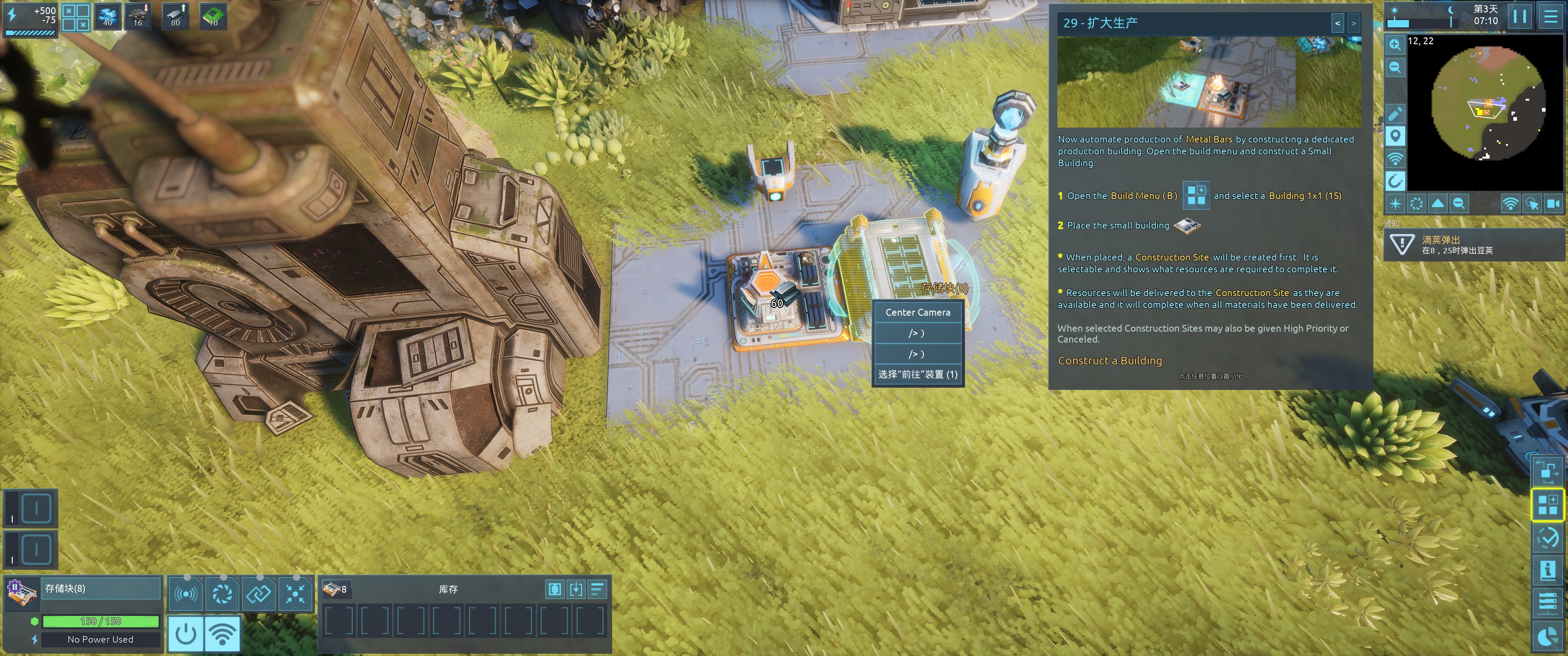The image size is (1568, 656).
Task: Click the magnet button beside minimap
Action: pos(1395,181)
